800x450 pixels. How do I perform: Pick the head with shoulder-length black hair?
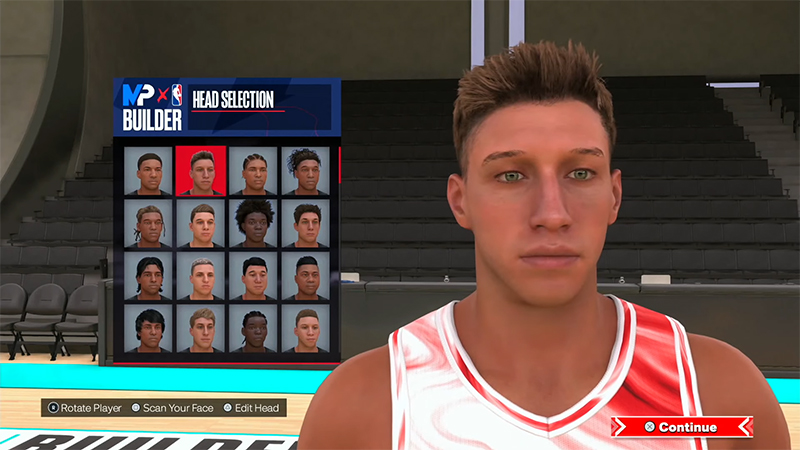(149, 275)
